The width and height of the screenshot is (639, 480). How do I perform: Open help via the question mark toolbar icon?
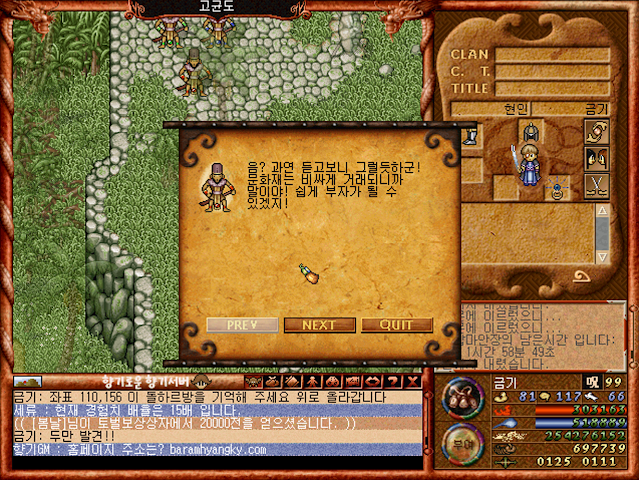click(x=391, y=381)
